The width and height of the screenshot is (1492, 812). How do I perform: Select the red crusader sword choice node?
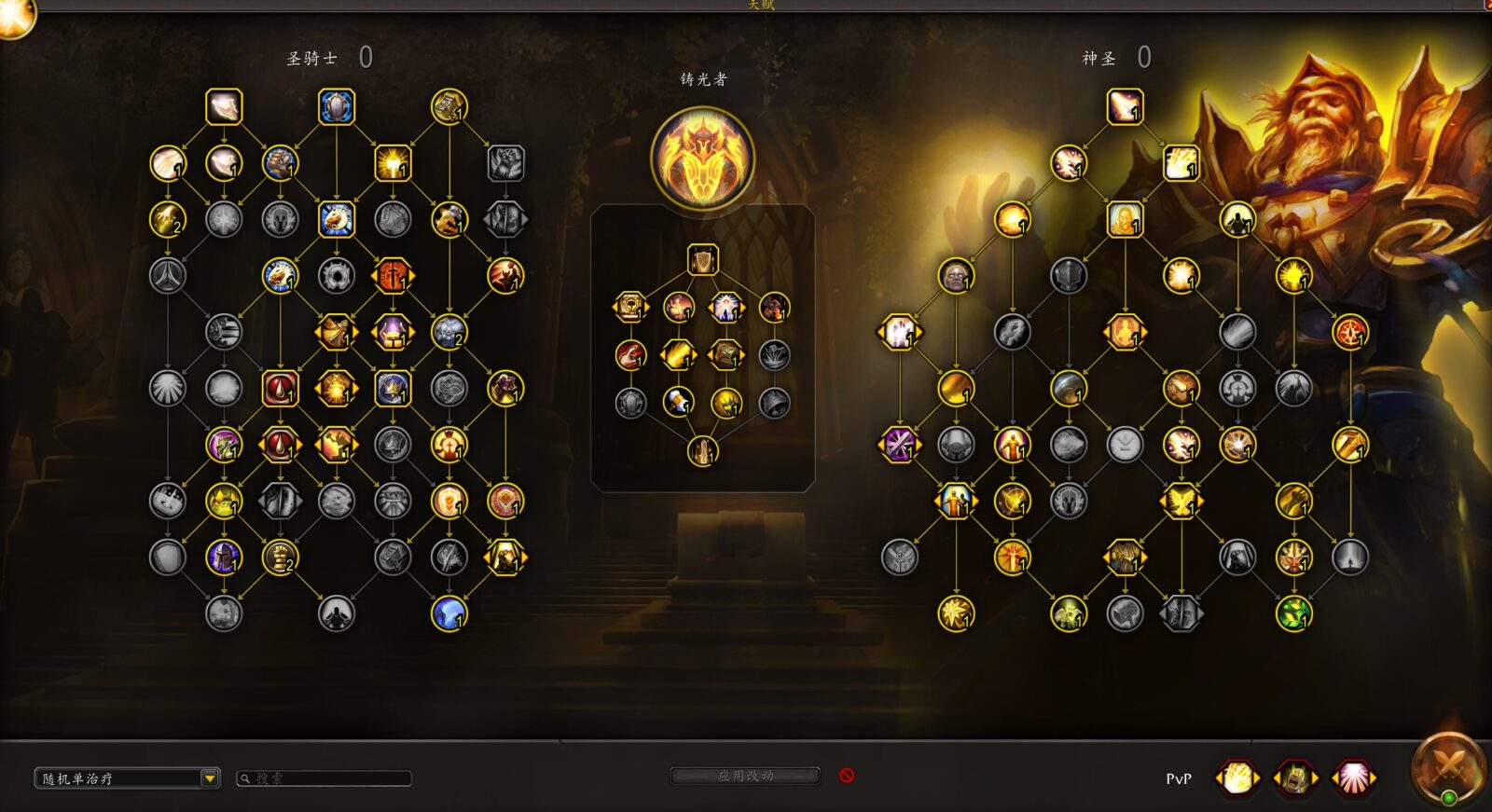pyautogui.click(x=393, y=276)
